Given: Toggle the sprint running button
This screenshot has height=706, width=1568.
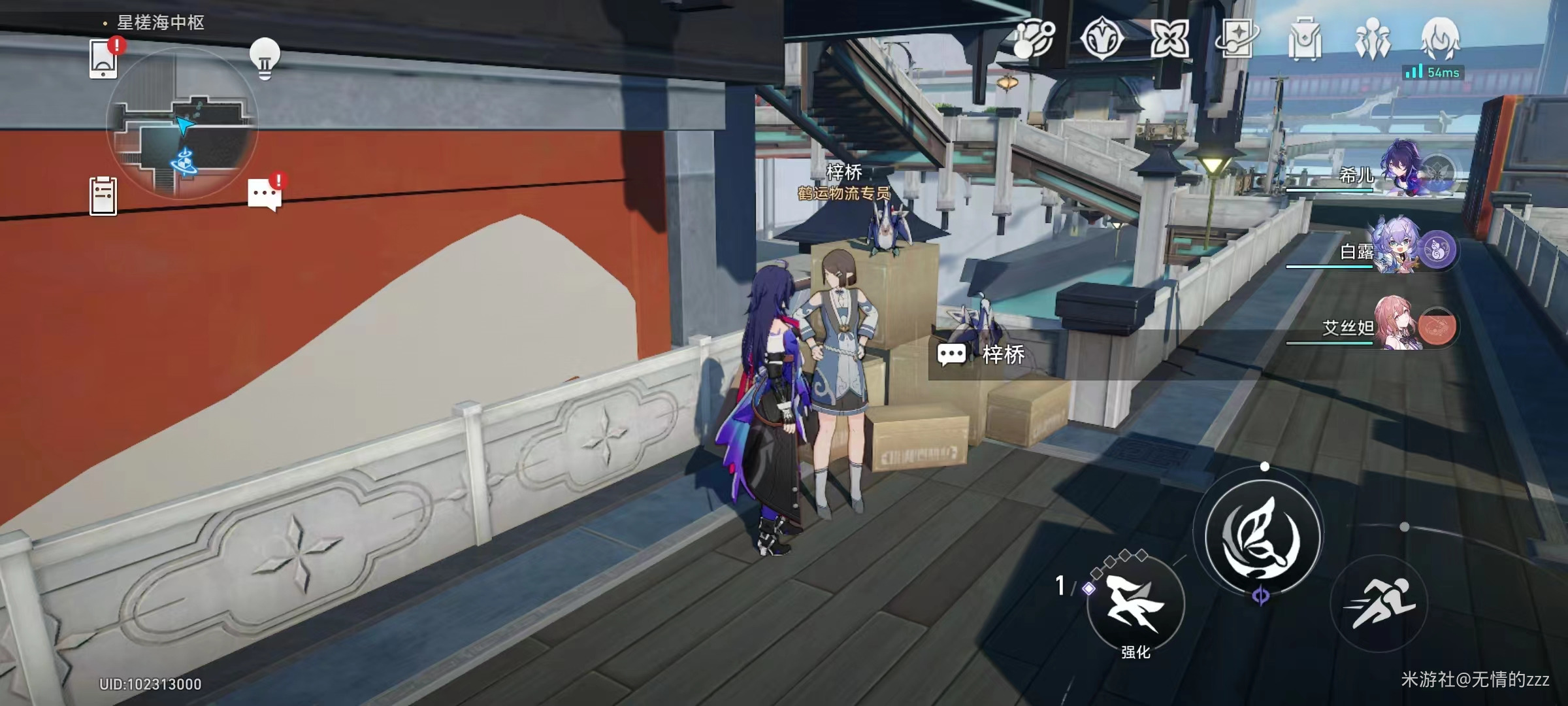Looking at the screenshot, I should [x=1379, y=603].
